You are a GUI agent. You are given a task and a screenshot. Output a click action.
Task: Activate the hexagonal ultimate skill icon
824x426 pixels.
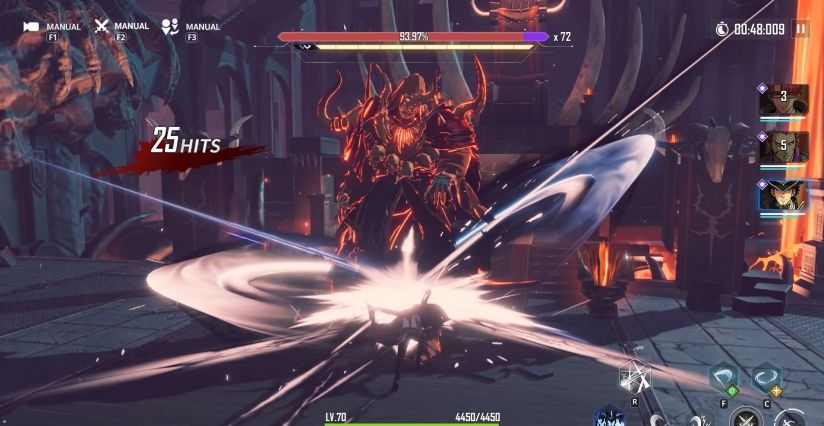coord(634,378)
